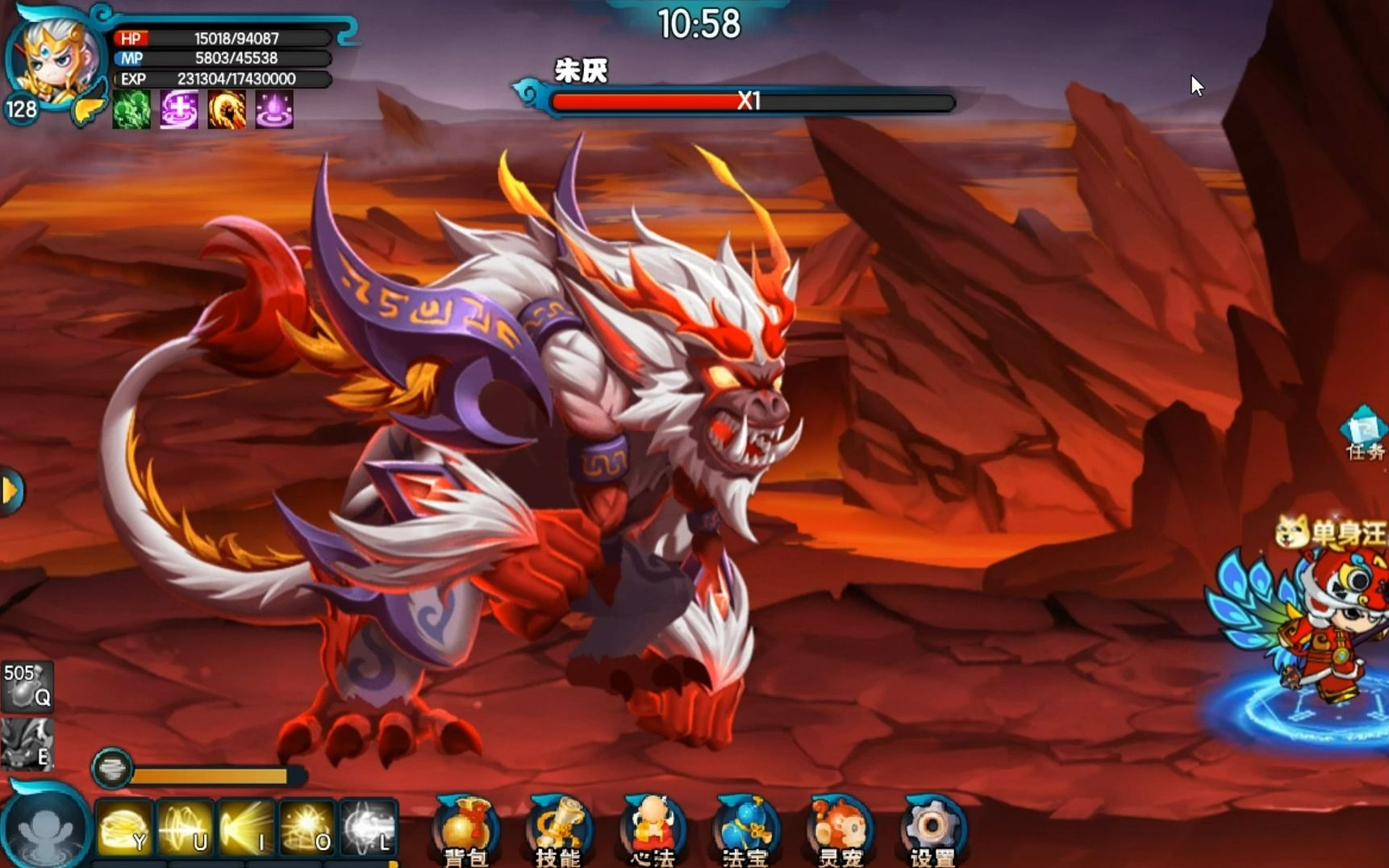Cast the white energy blast skill marked L
The height and width of the screenshot is (868, 1389).
[369, 828]
